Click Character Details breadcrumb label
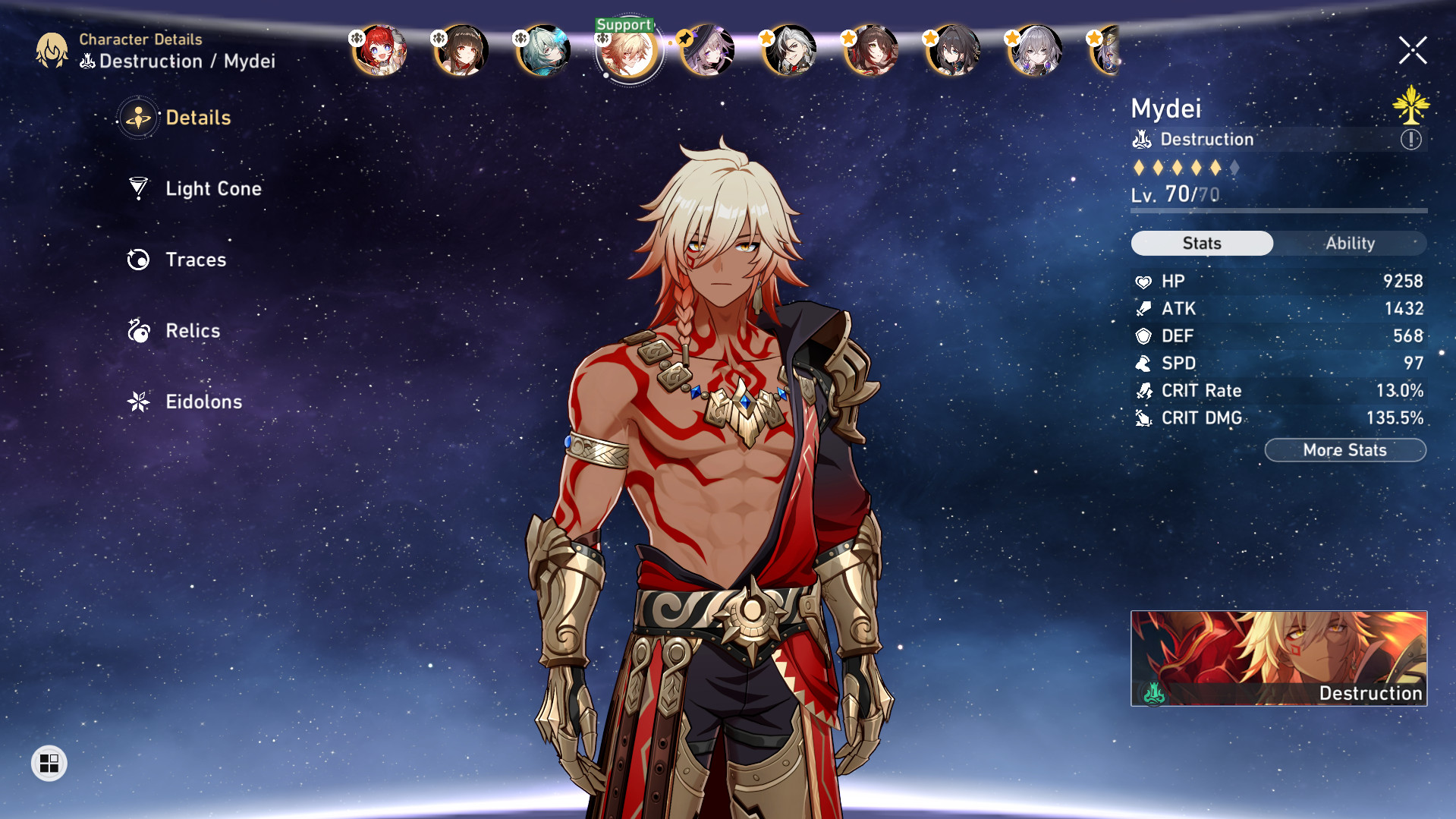Viewport: 1456px width, 819px height. pyautogui.click(x=140, y=39)
